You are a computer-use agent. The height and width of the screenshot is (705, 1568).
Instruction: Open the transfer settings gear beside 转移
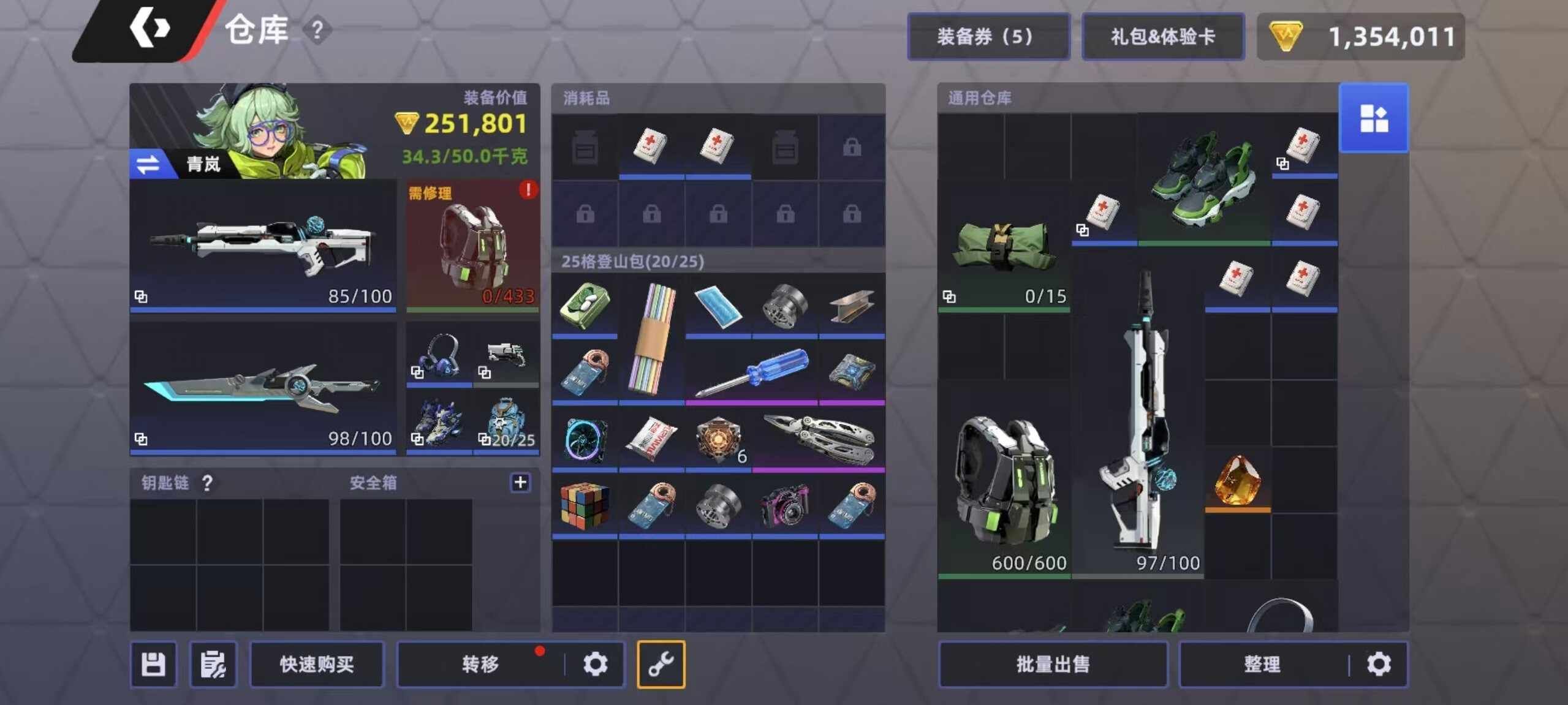(596, 663)
